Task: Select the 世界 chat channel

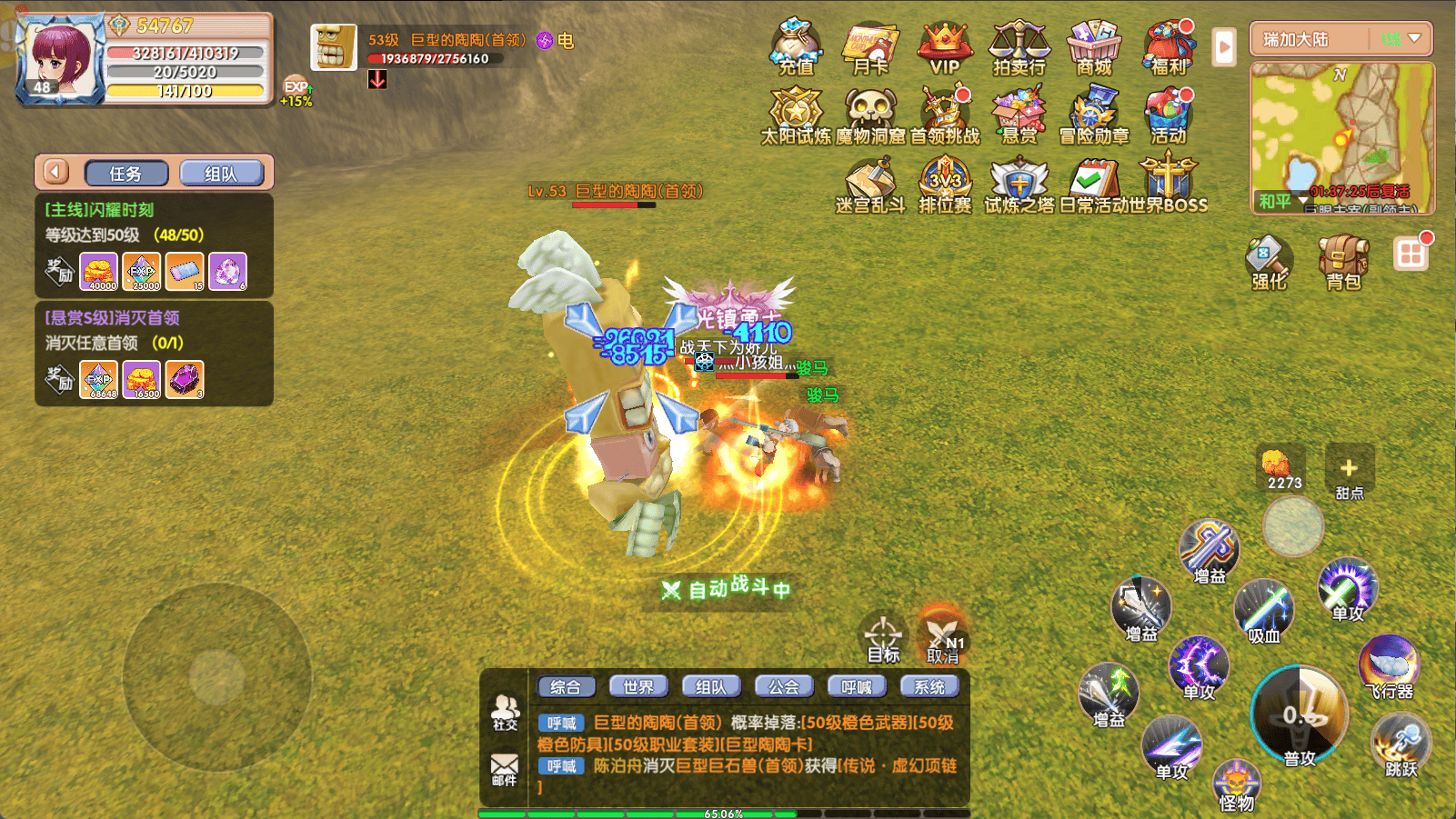Action: (638, 687)
